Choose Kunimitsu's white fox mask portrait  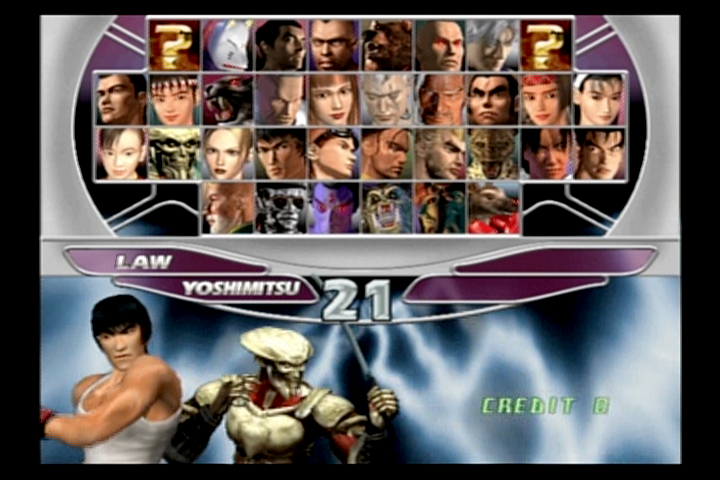coord(227,46)
